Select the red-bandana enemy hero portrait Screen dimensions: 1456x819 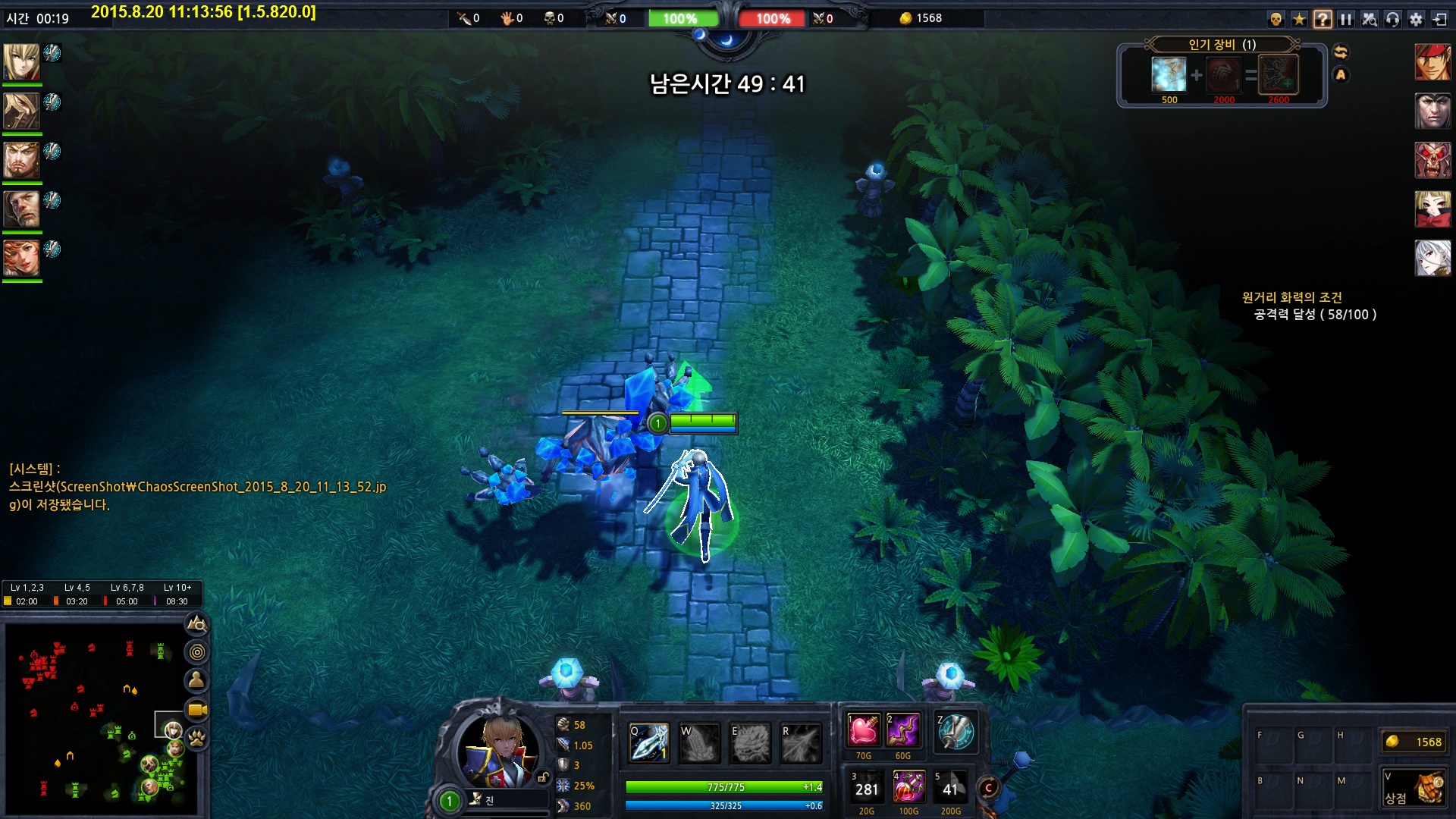point(1432,62)
